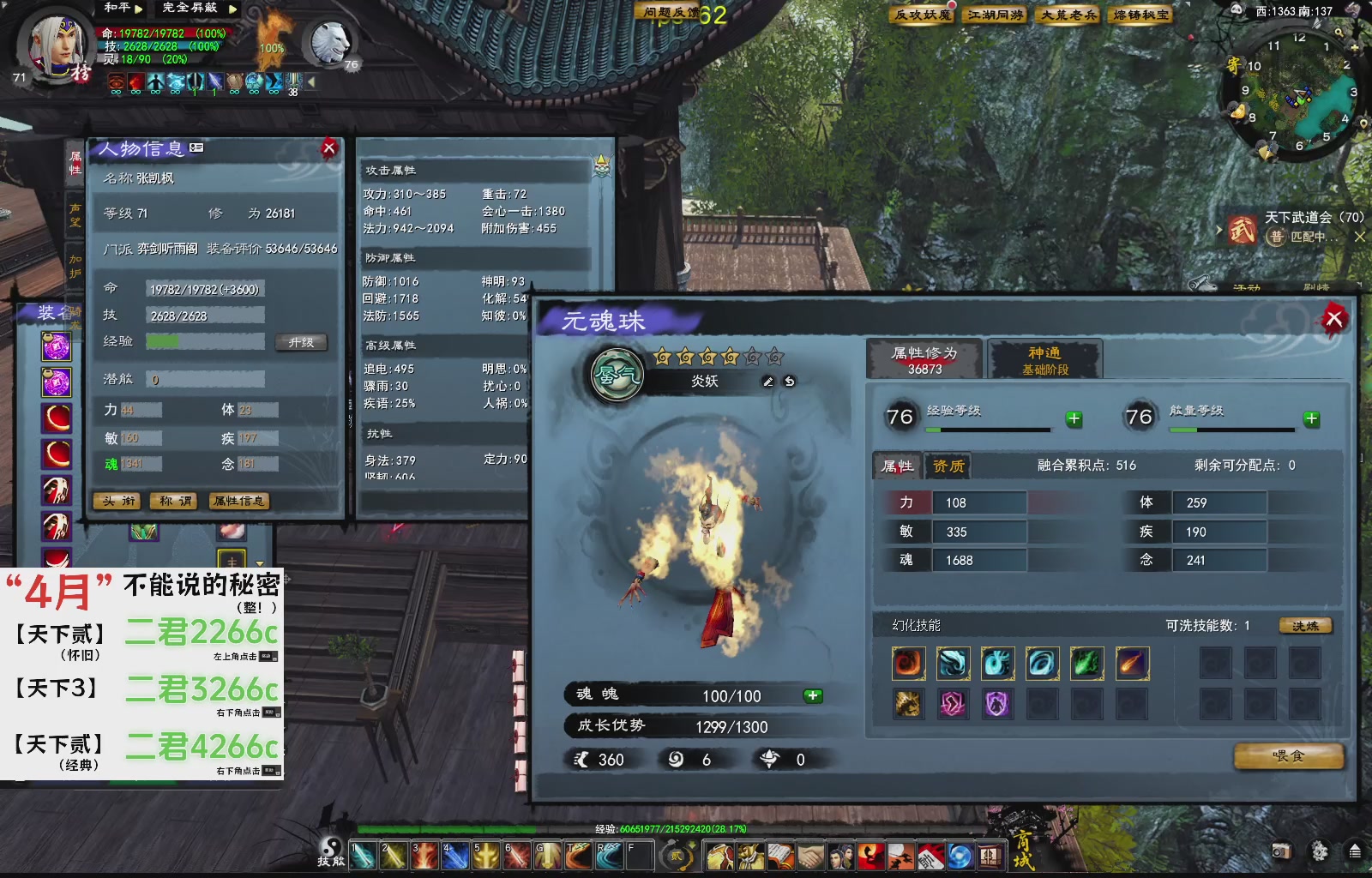
Task: Open the 江湖同游 menu at top
Action: tap(995, 15)
